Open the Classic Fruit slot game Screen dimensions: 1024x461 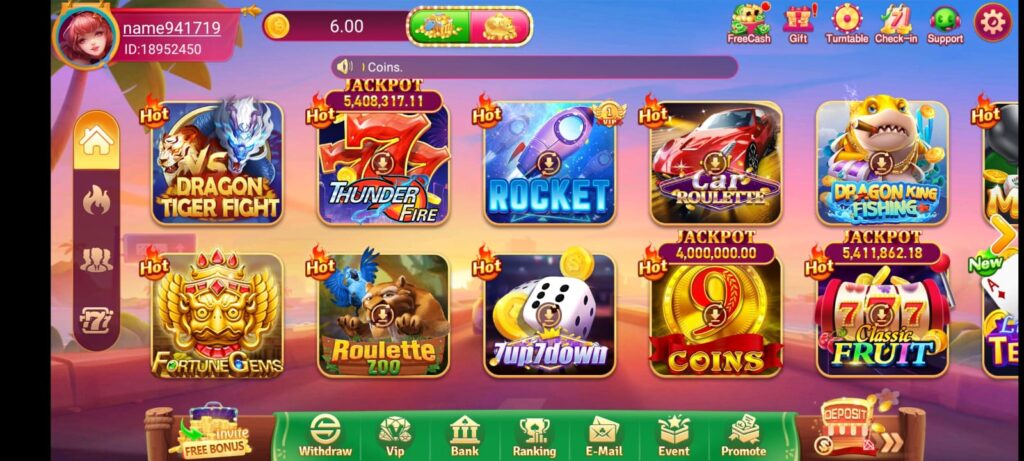coord(881,315)
